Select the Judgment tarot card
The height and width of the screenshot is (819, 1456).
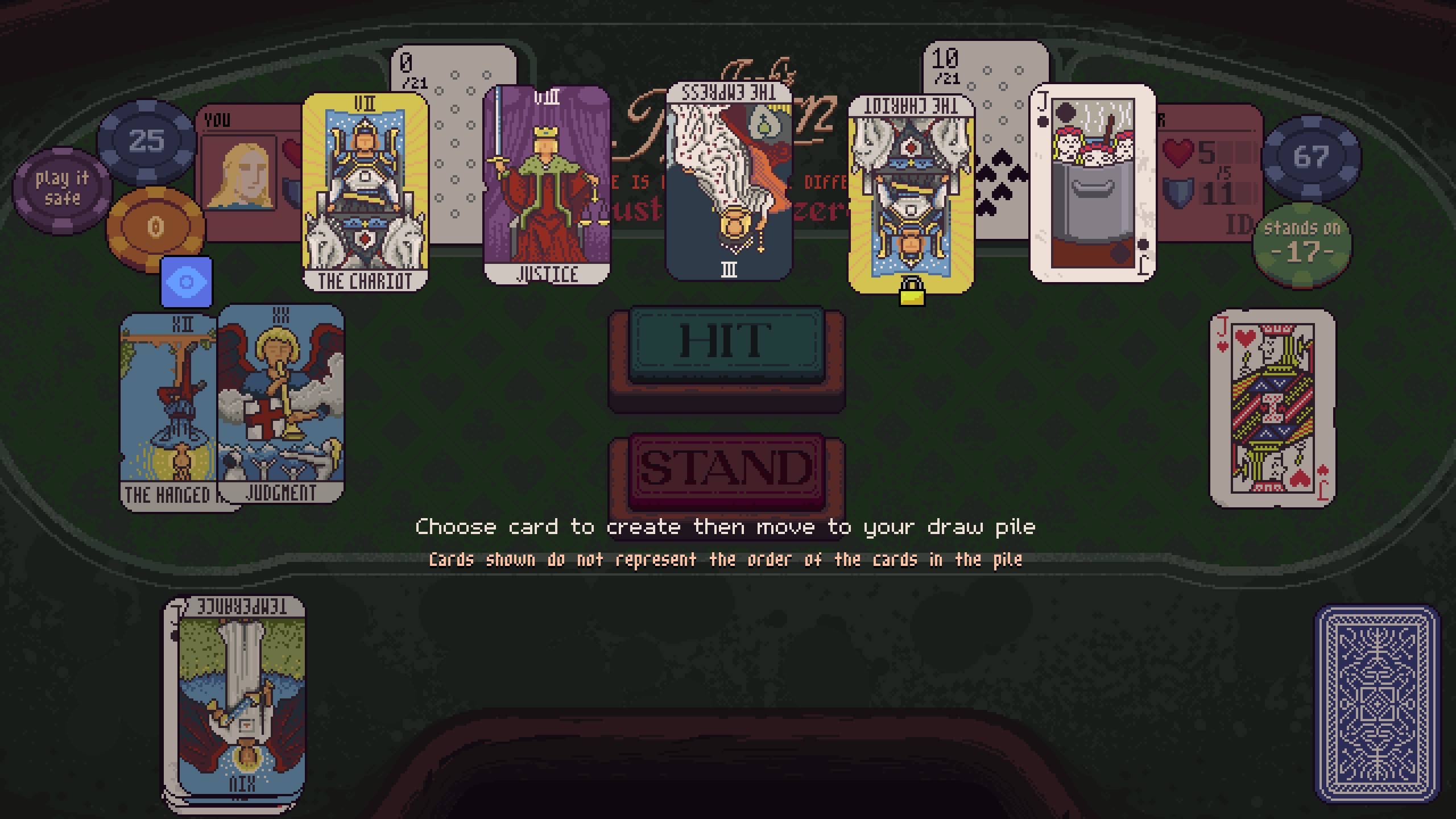tap(281, 403)
